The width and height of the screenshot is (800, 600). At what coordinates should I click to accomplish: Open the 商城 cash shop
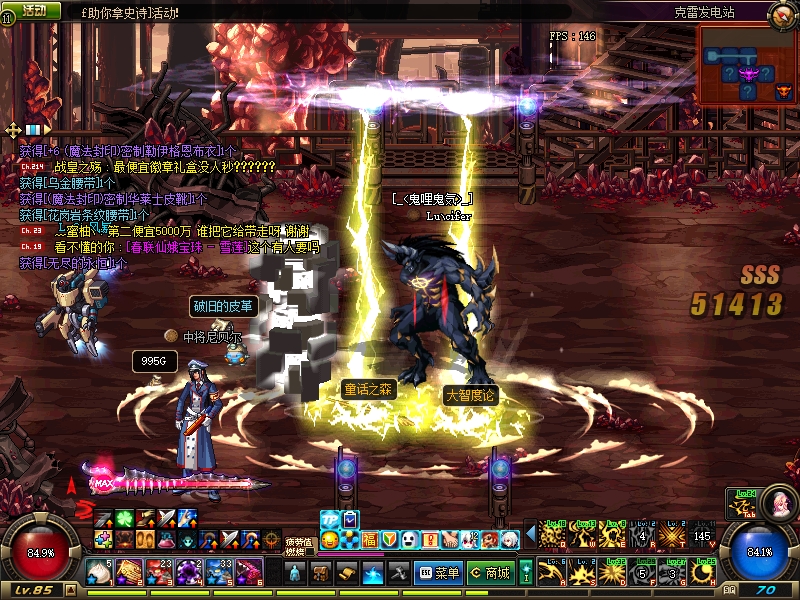click(x=490, y=573)
